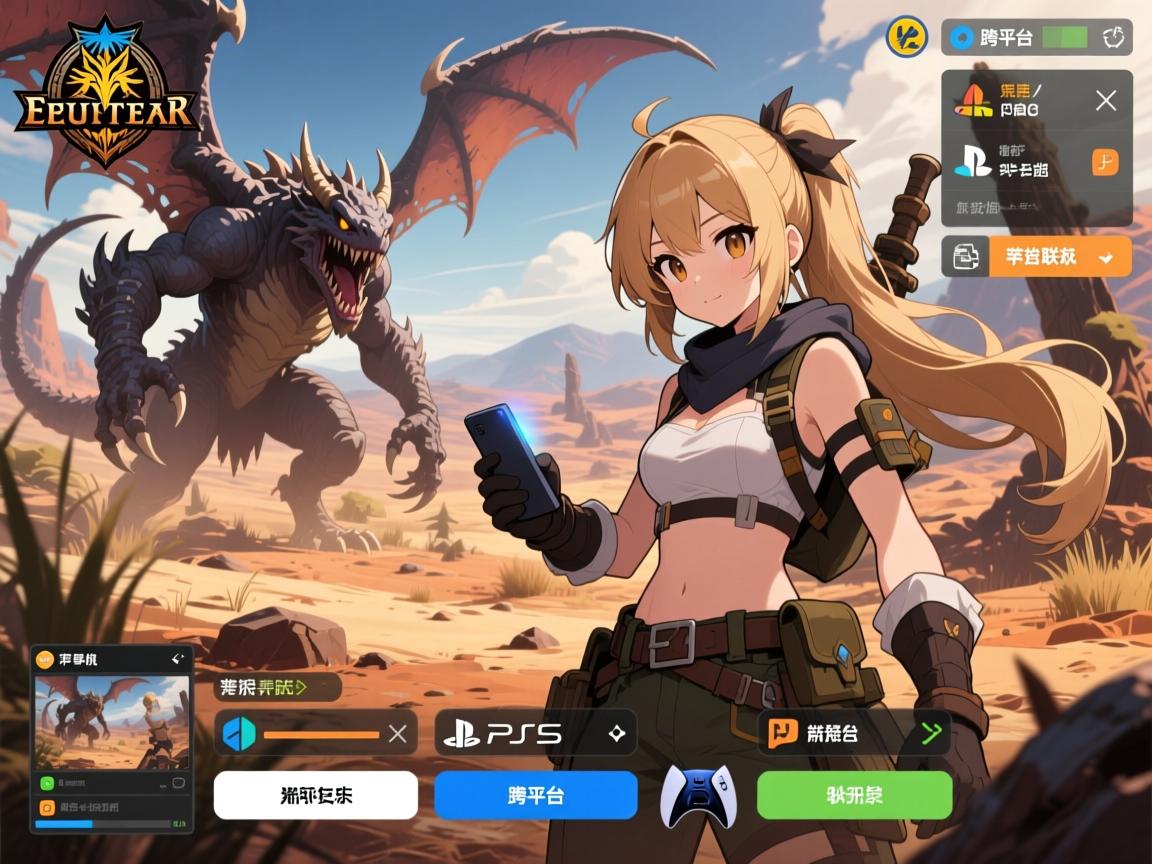Close the platform panel with the X
1152x864 pixels.
point(1105,100)
